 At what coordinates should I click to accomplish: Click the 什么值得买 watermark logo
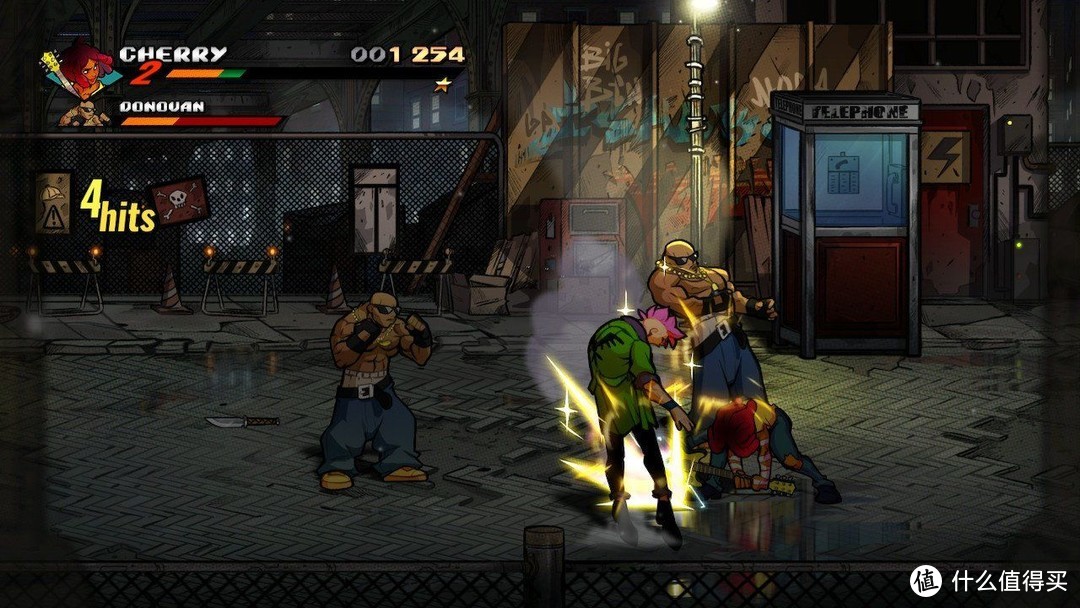click(926, 581)
